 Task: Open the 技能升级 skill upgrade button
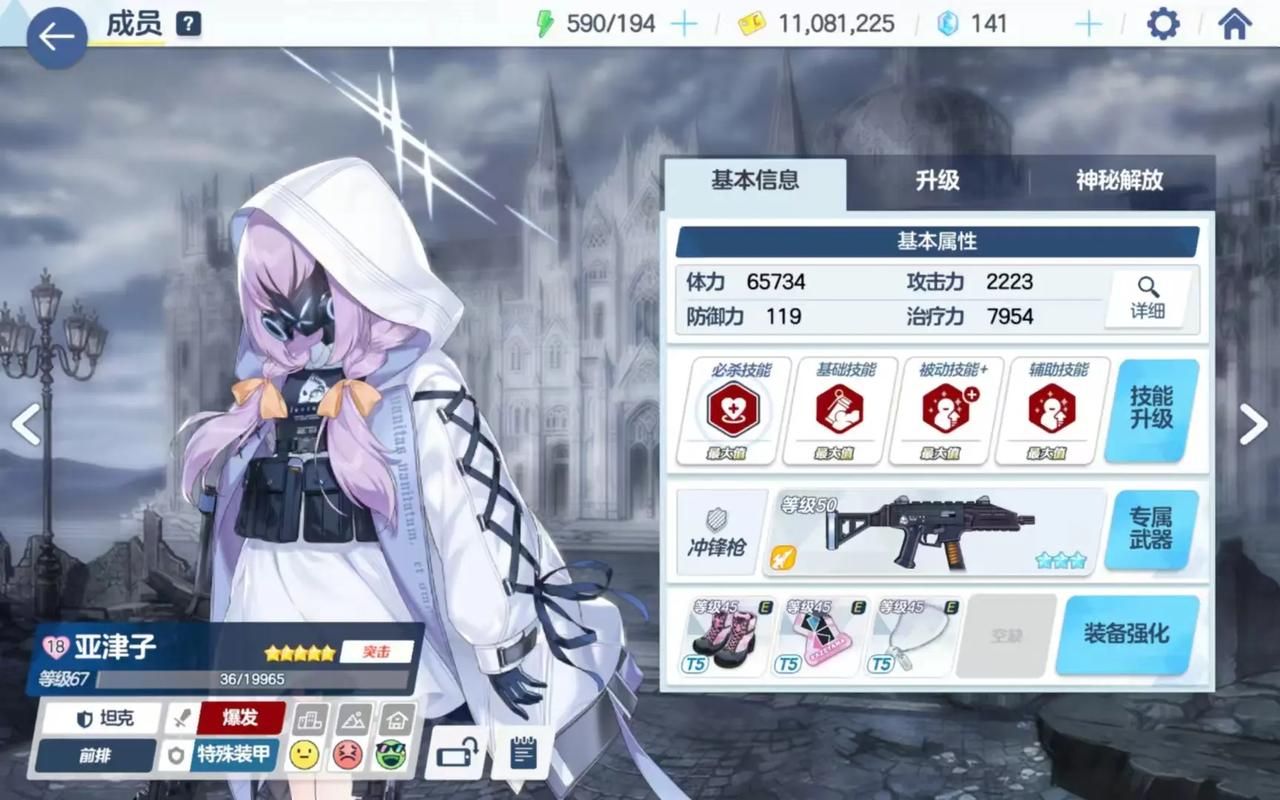tap(1151, 409)
